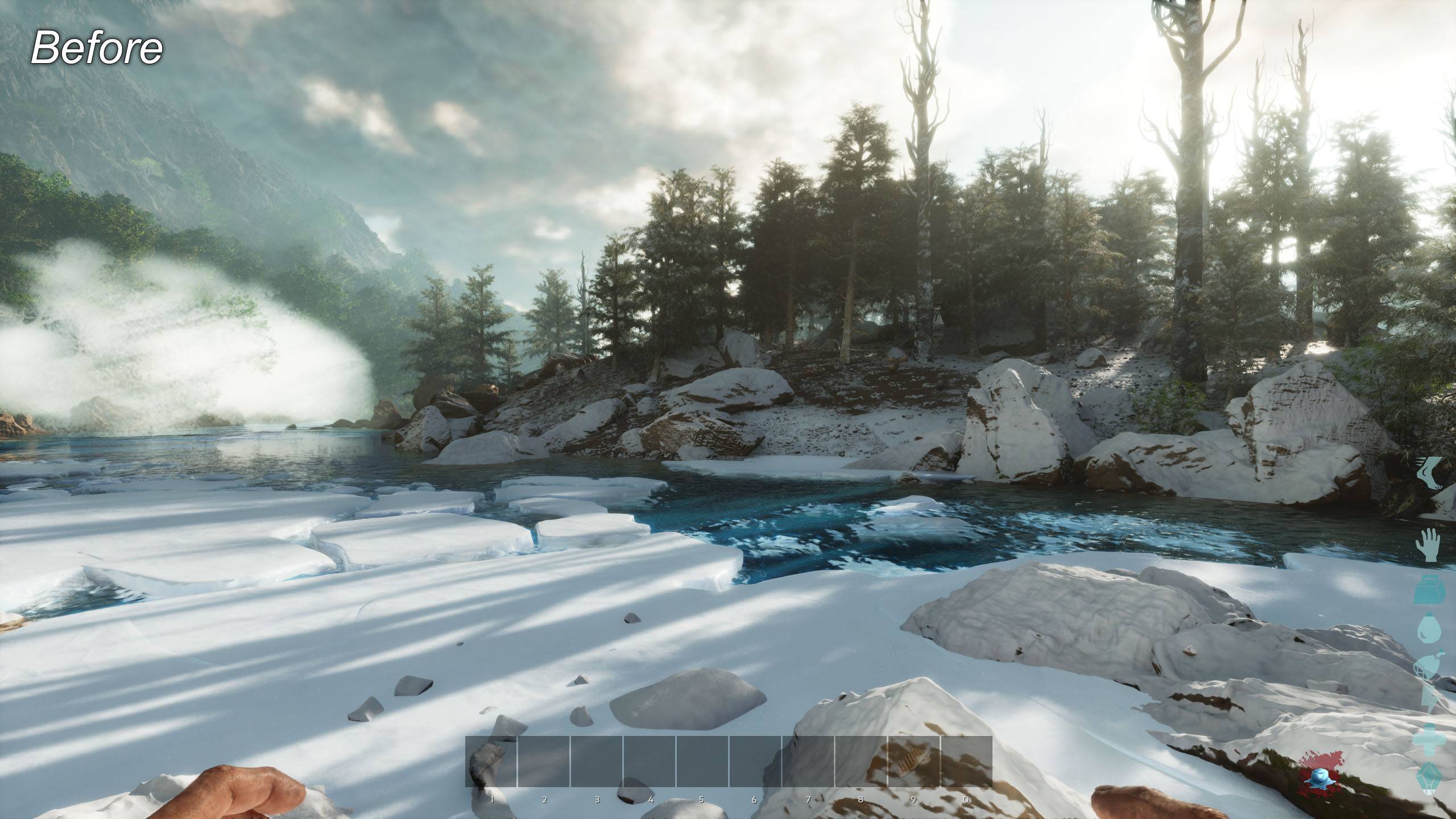This screenshot has height=819, width=1456.
Task: Click hotbar slot 0
Action: click(x=966, y=762)
